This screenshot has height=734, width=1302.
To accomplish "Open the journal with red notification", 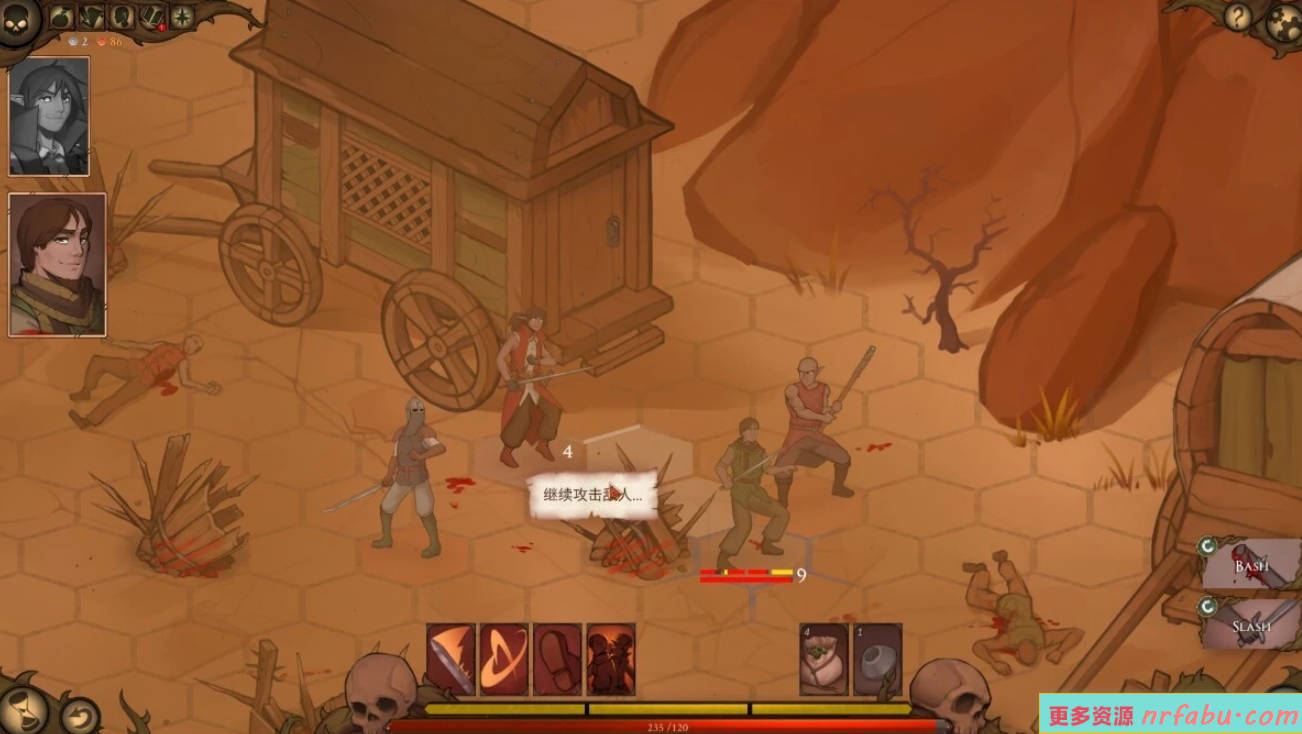I will (x=152, y=17).
